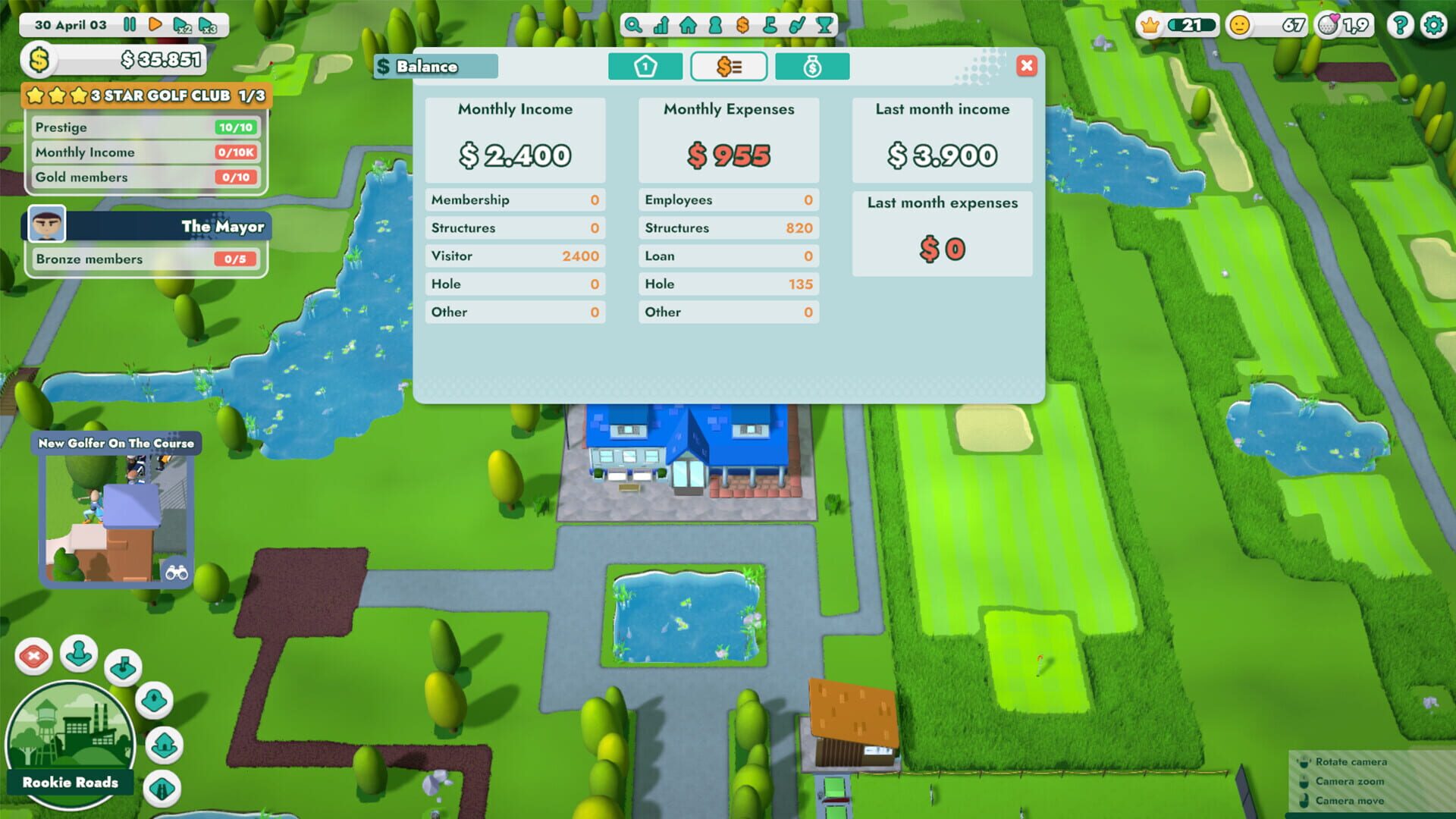
Task: Enable x2 game speed
Action: (182, 25)
